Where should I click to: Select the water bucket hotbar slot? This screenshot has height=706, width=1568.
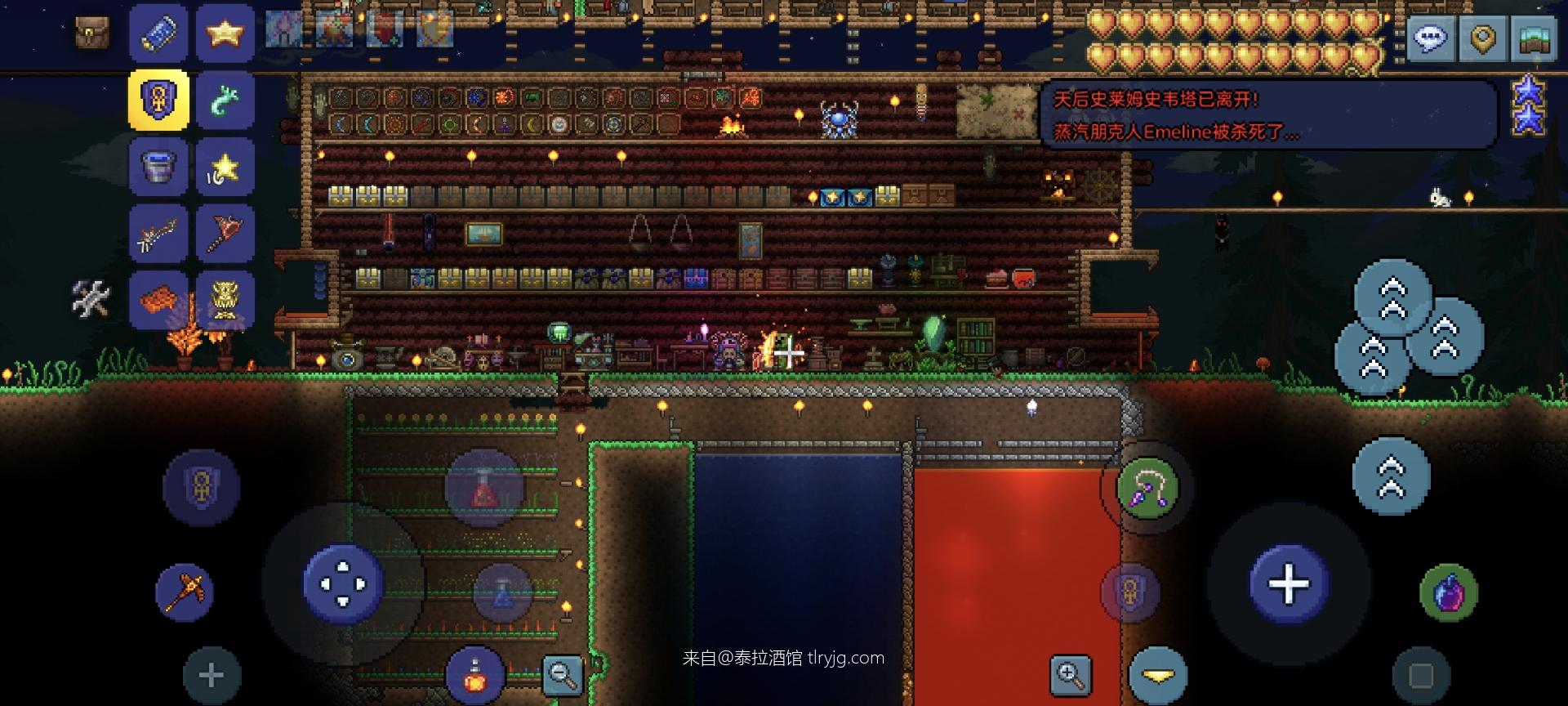pyautogui.click(x=158, y=166)
